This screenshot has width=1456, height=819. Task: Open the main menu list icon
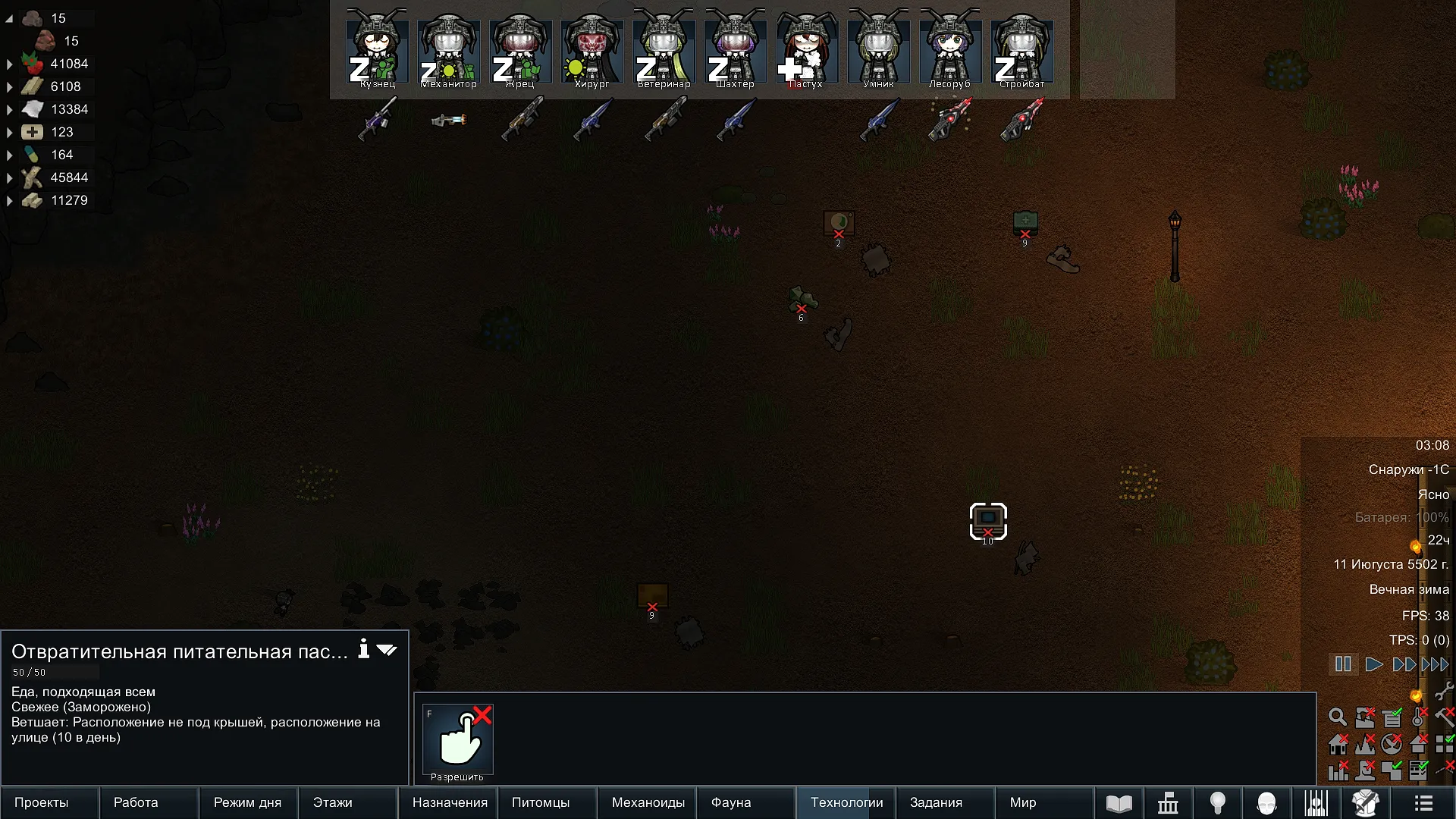point(1423,802)
